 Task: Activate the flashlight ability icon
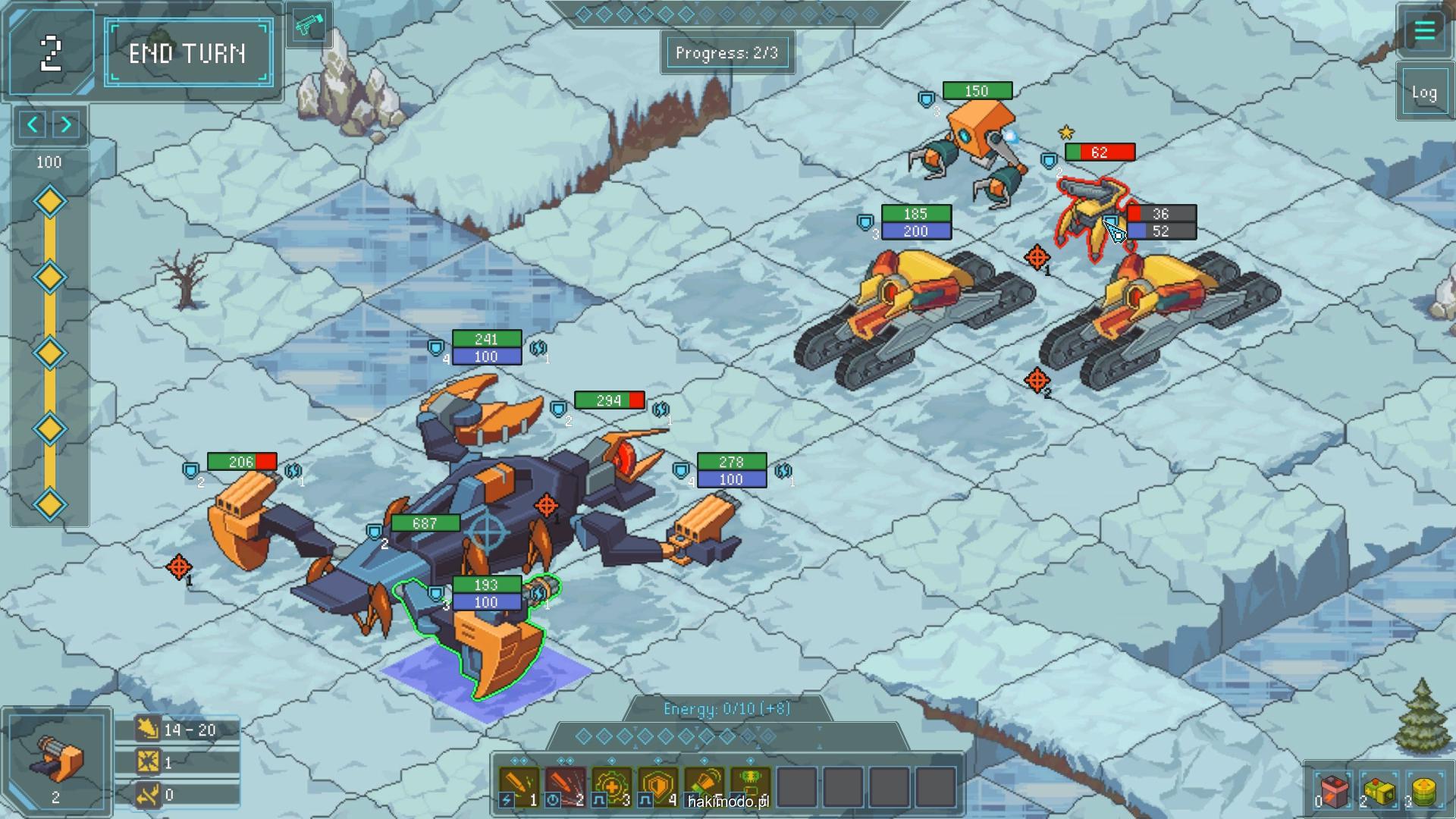(x=704, y=784)
